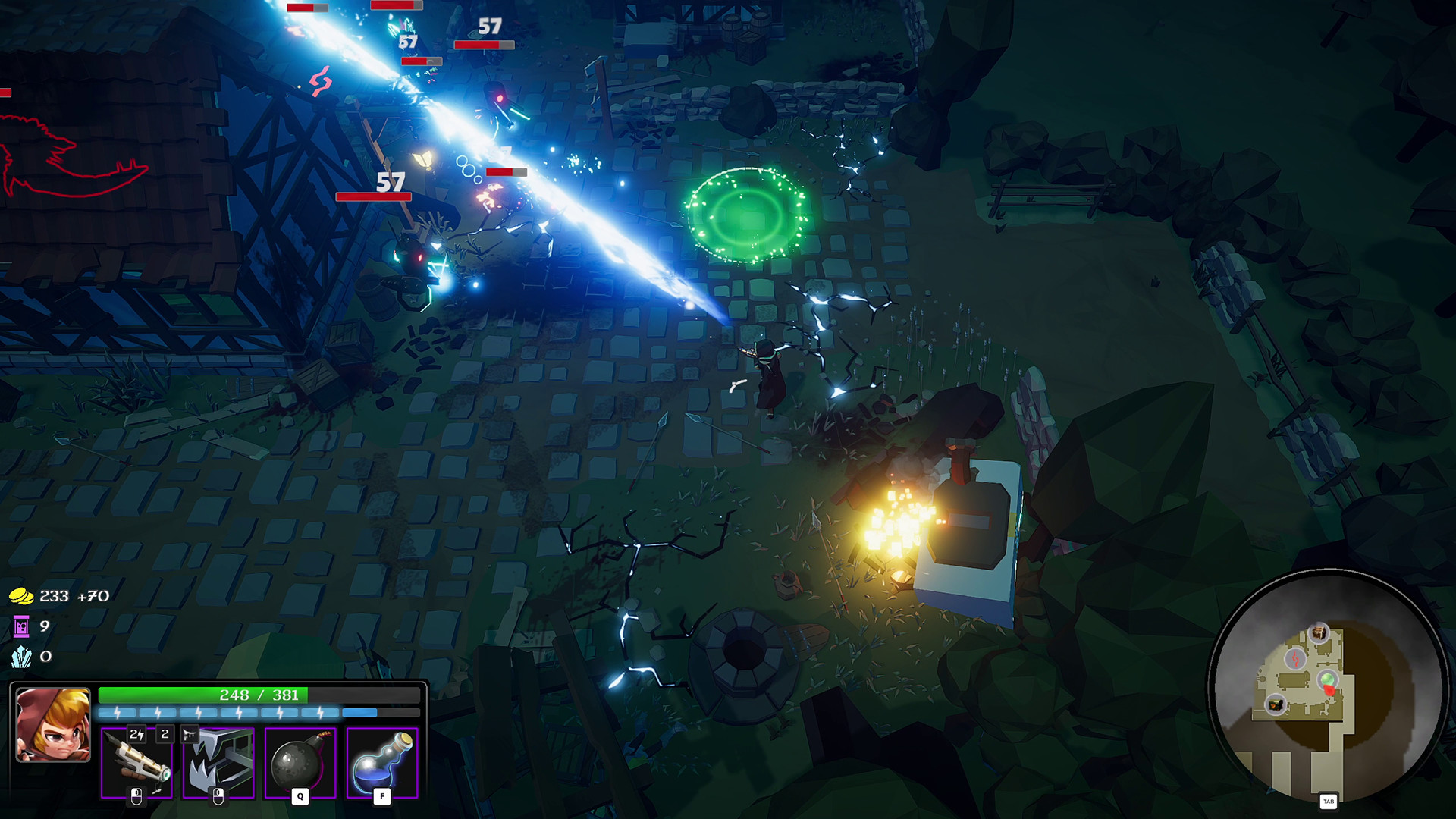Click the chest marker at minimap top
The width and height of the screenshot is (1456, 819).
1319,633
